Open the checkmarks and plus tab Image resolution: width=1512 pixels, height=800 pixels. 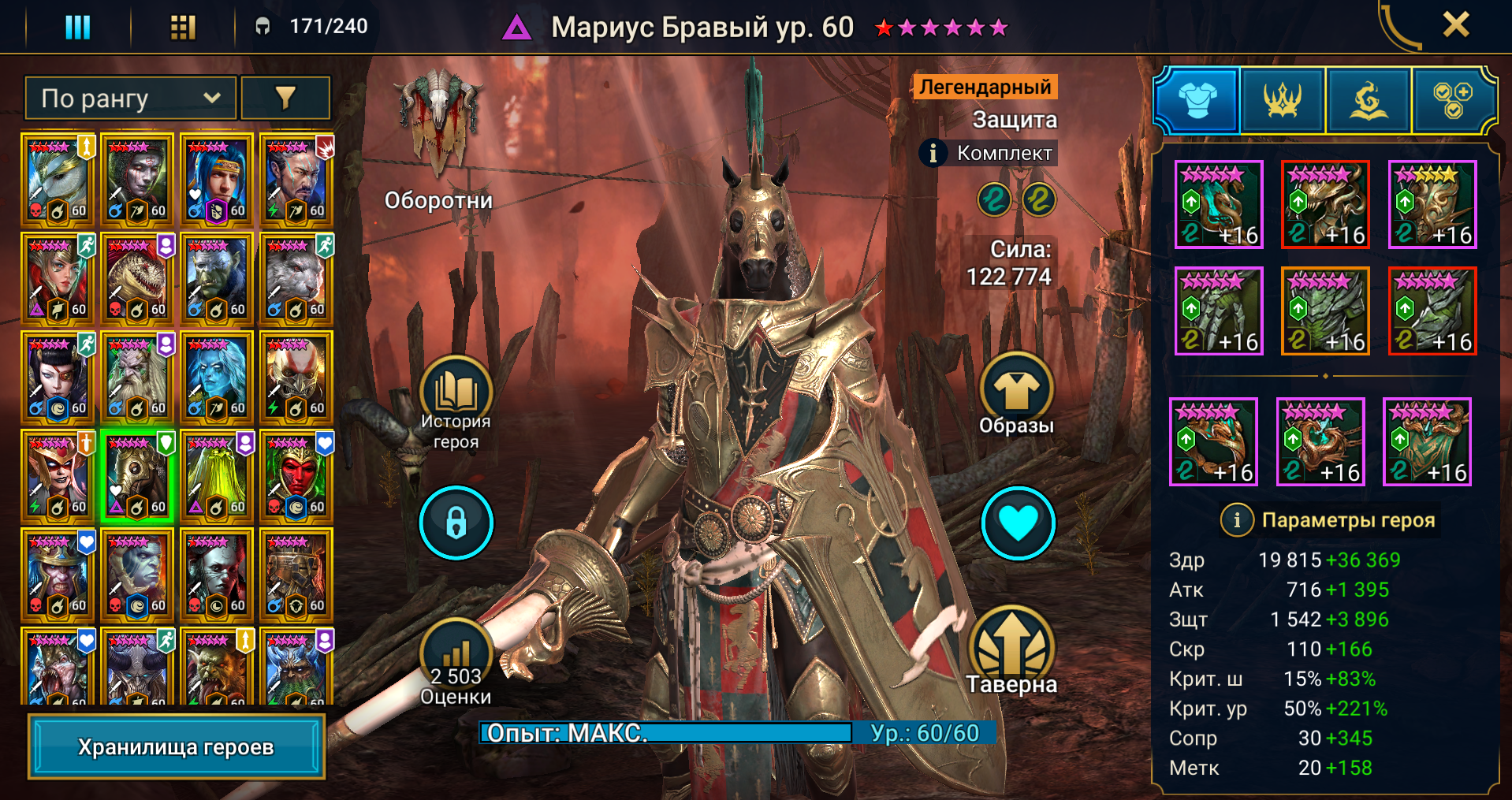[x=1452, y=101]
